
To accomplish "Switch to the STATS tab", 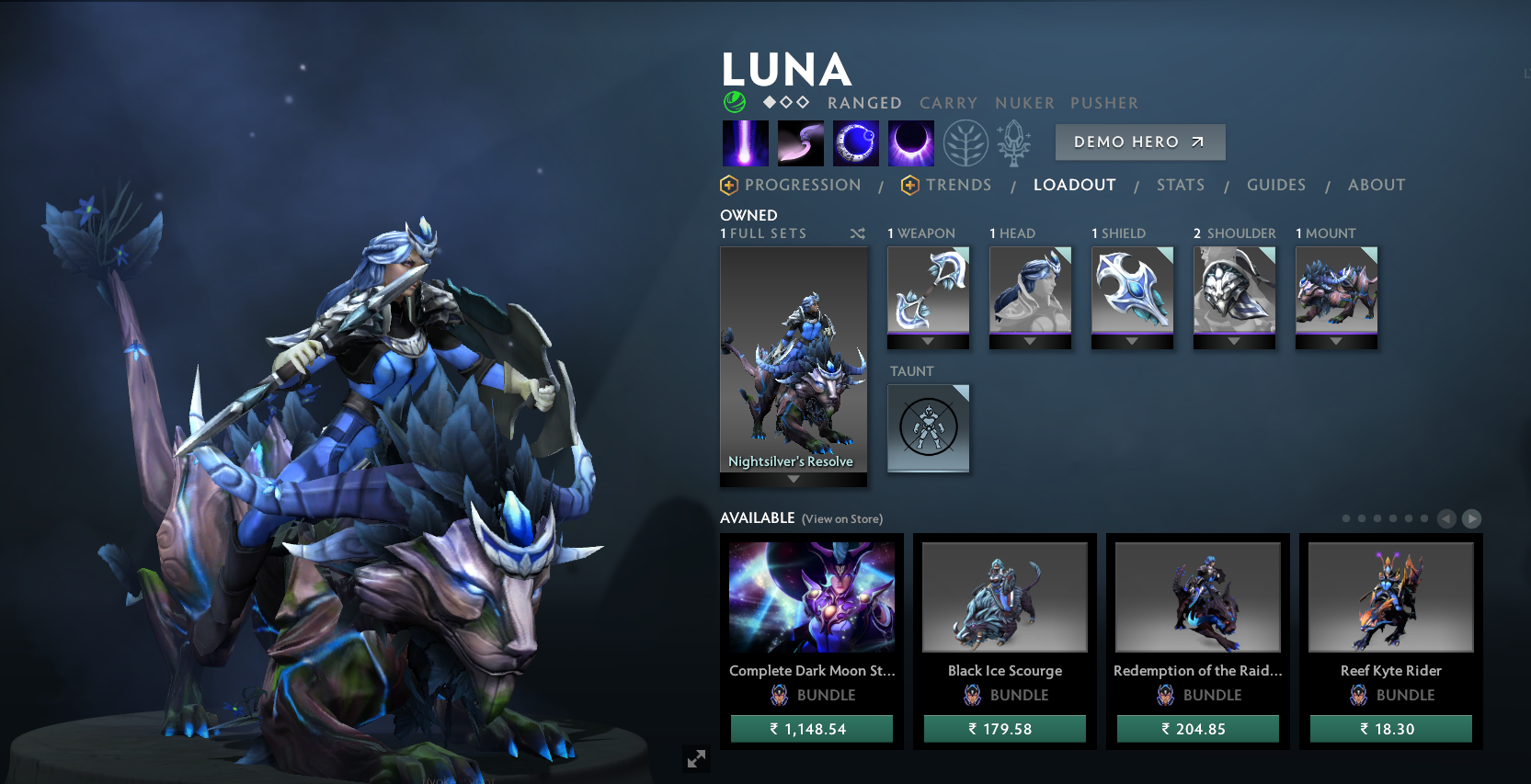I will tap(1181, 185).
